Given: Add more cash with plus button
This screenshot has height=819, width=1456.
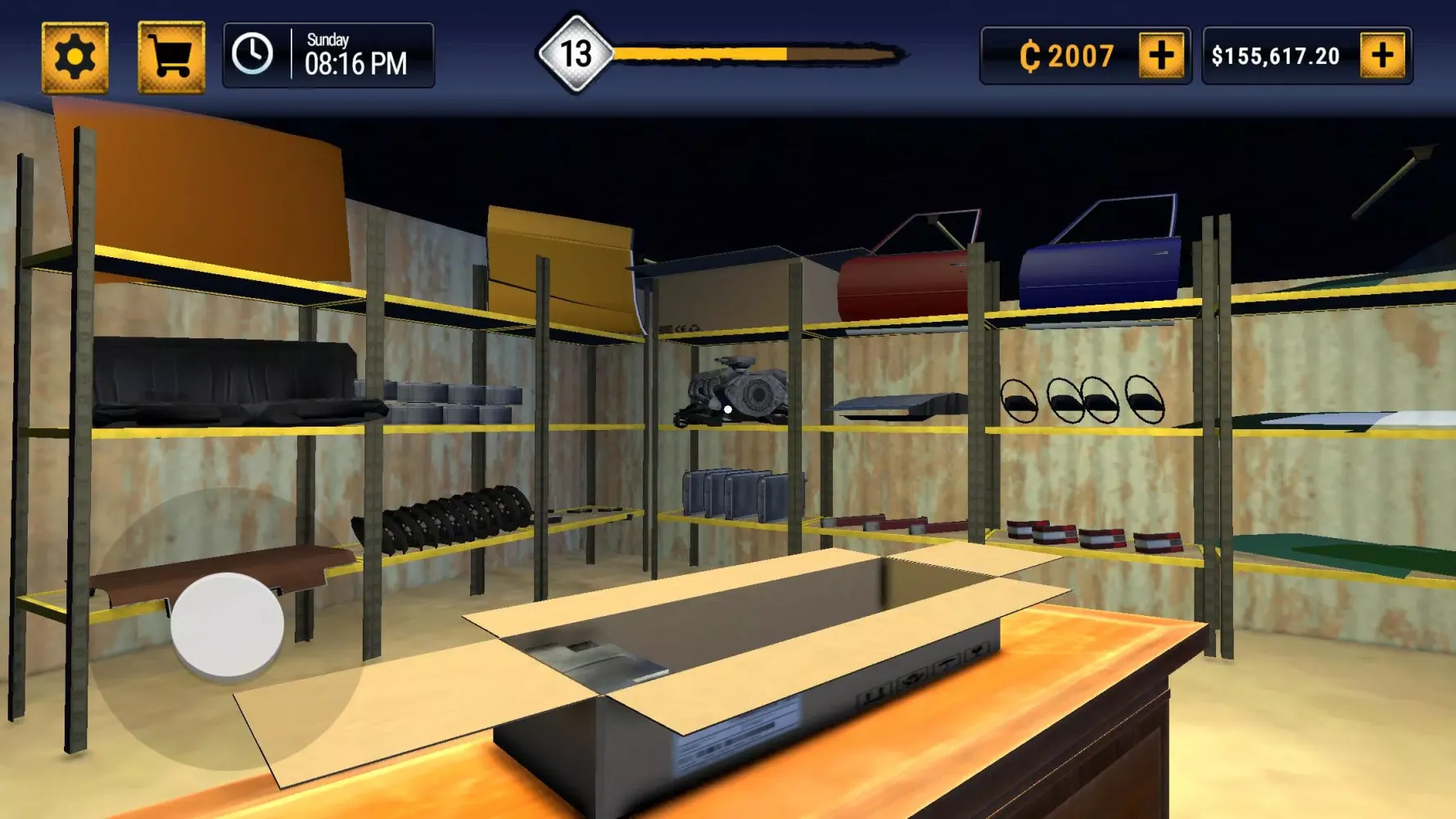Looking at the screenshot, I should pos(1382,56).
